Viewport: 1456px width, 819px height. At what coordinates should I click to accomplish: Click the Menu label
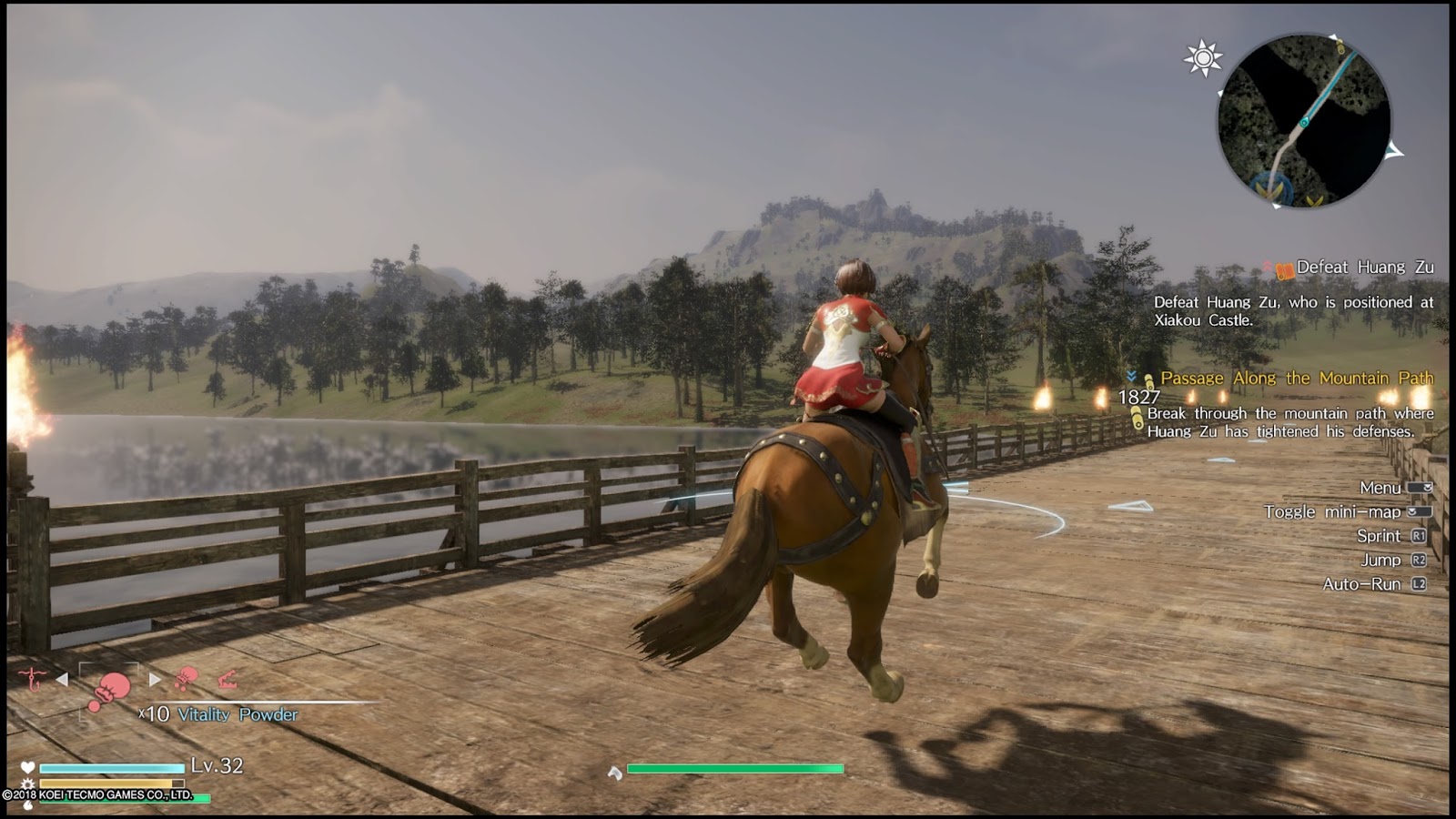[1380, 488]
